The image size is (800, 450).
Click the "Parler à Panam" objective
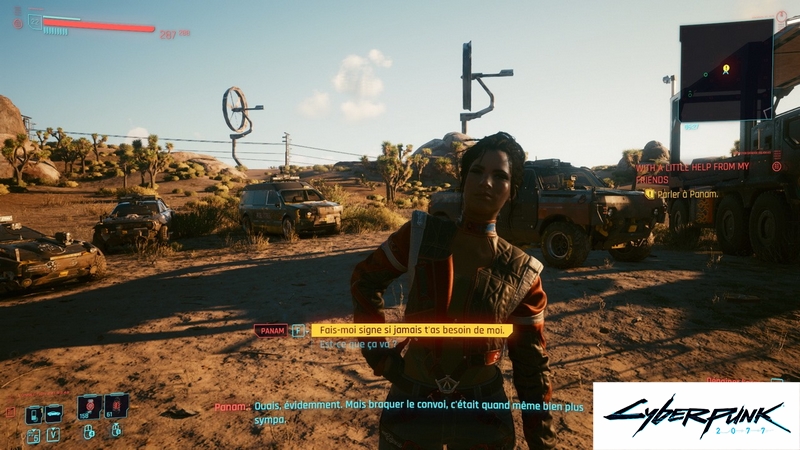click(688, 193)
